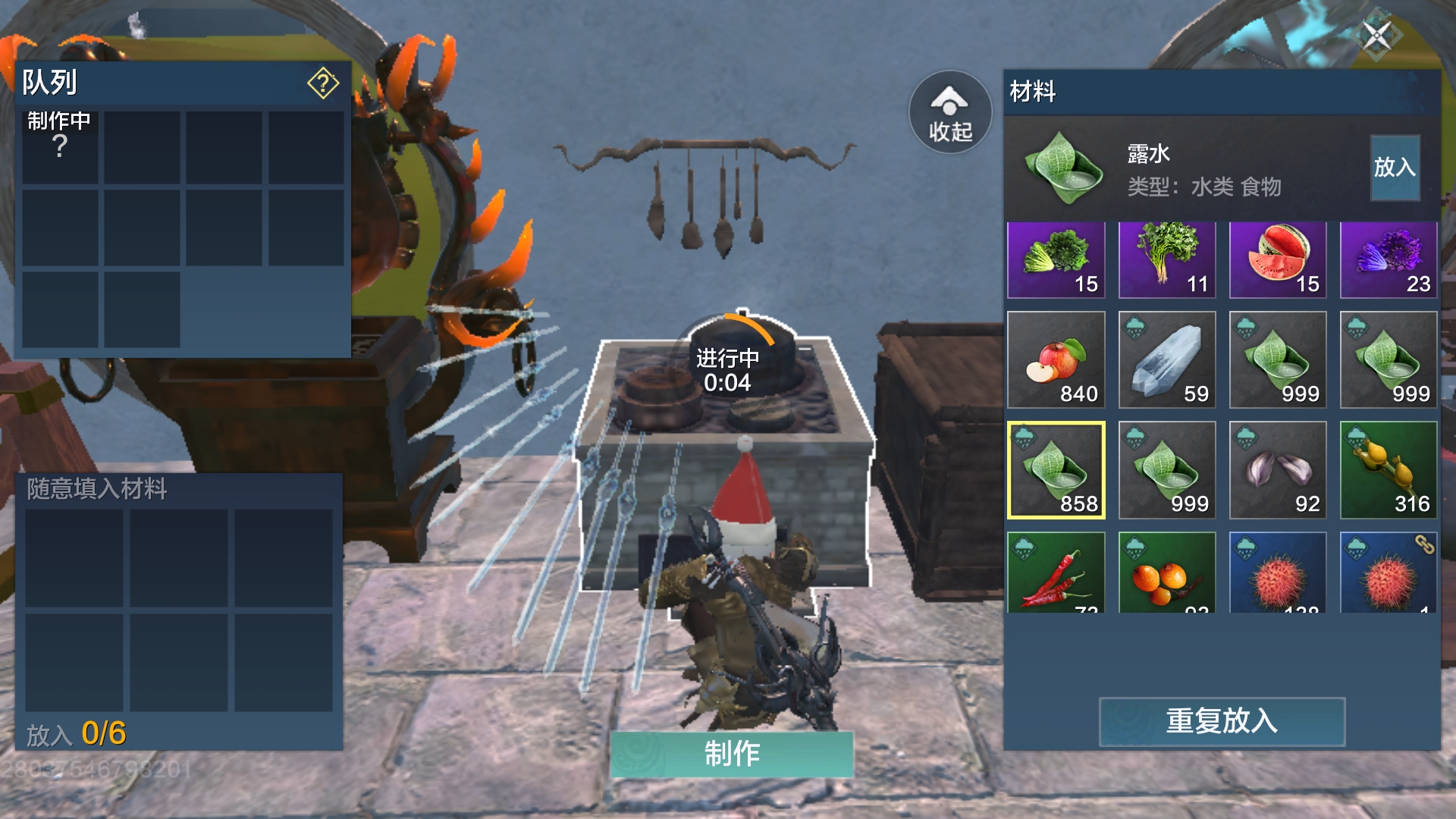The image size is (1456, 819).
Task: Click the 制作 craft button
Action: 732,754
